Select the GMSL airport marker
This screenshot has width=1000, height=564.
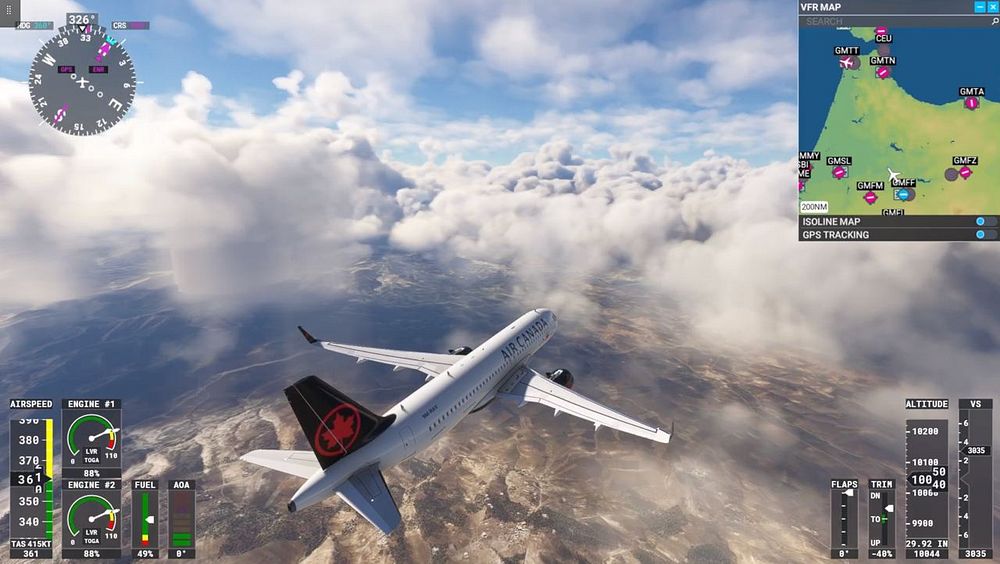839,172
